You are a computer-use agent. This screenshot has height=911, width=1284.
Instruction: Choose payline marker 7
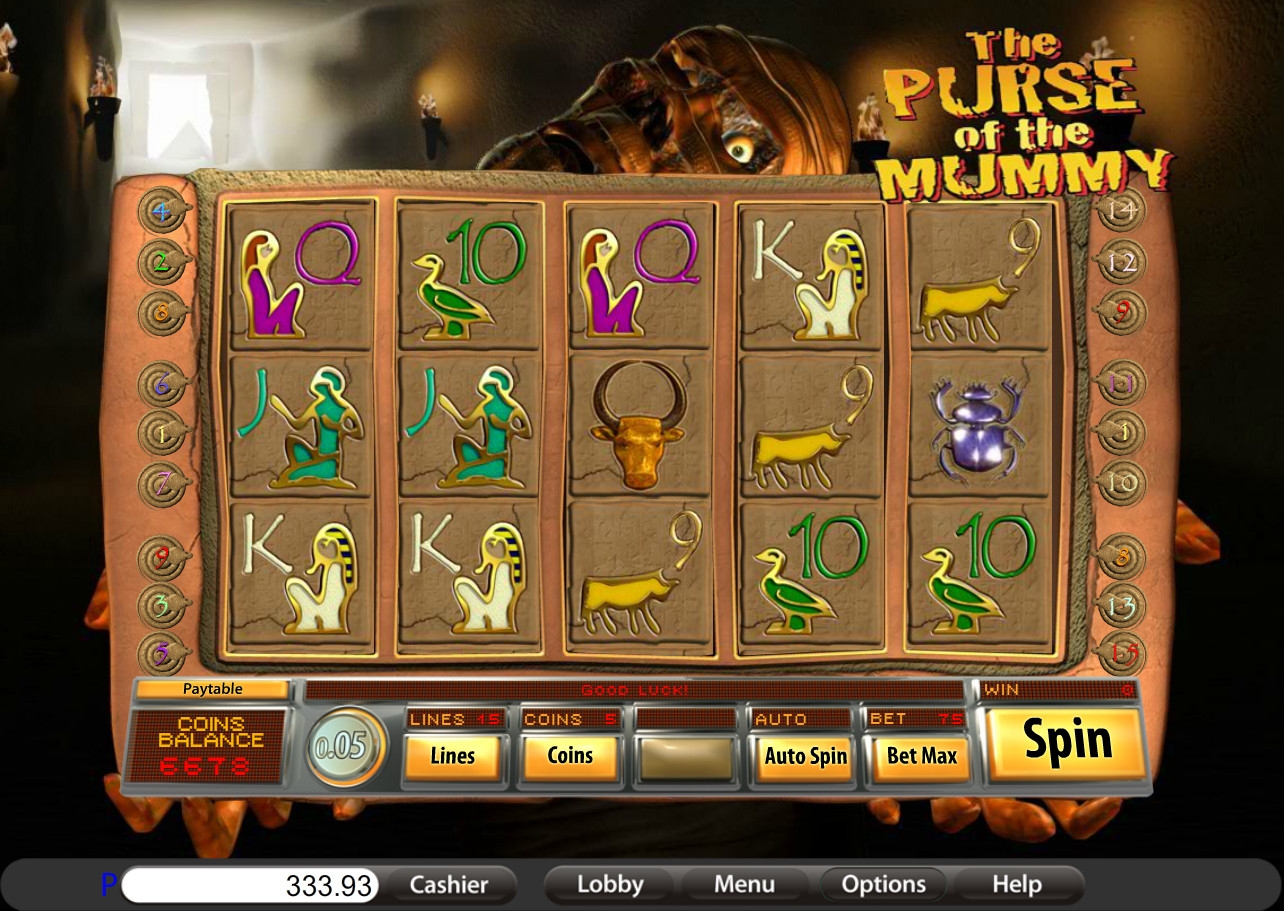coord(160,485)
